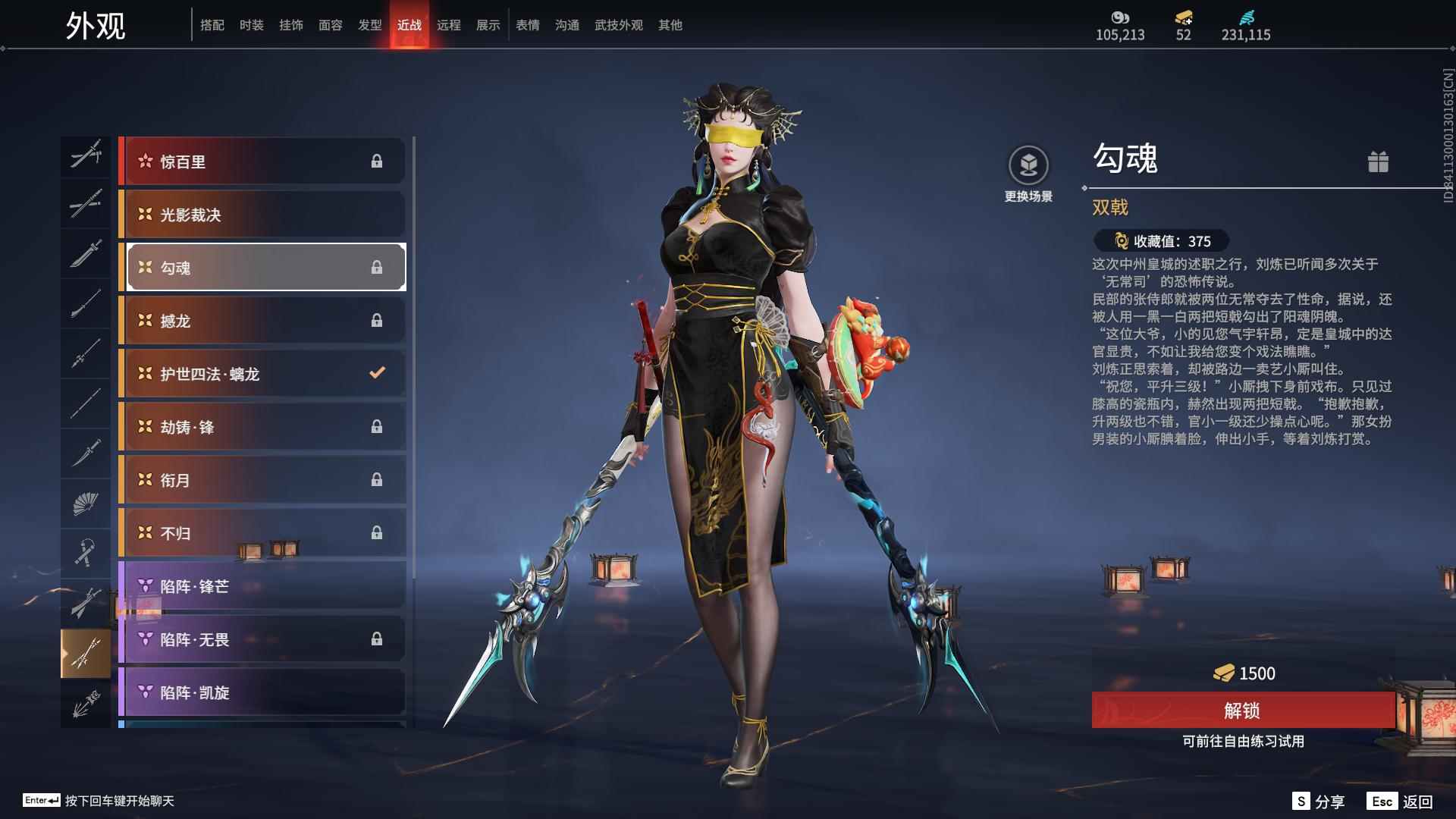1456x819 pixels.
Task: Switch to the 时装 tab
Action: pos(251,25)
